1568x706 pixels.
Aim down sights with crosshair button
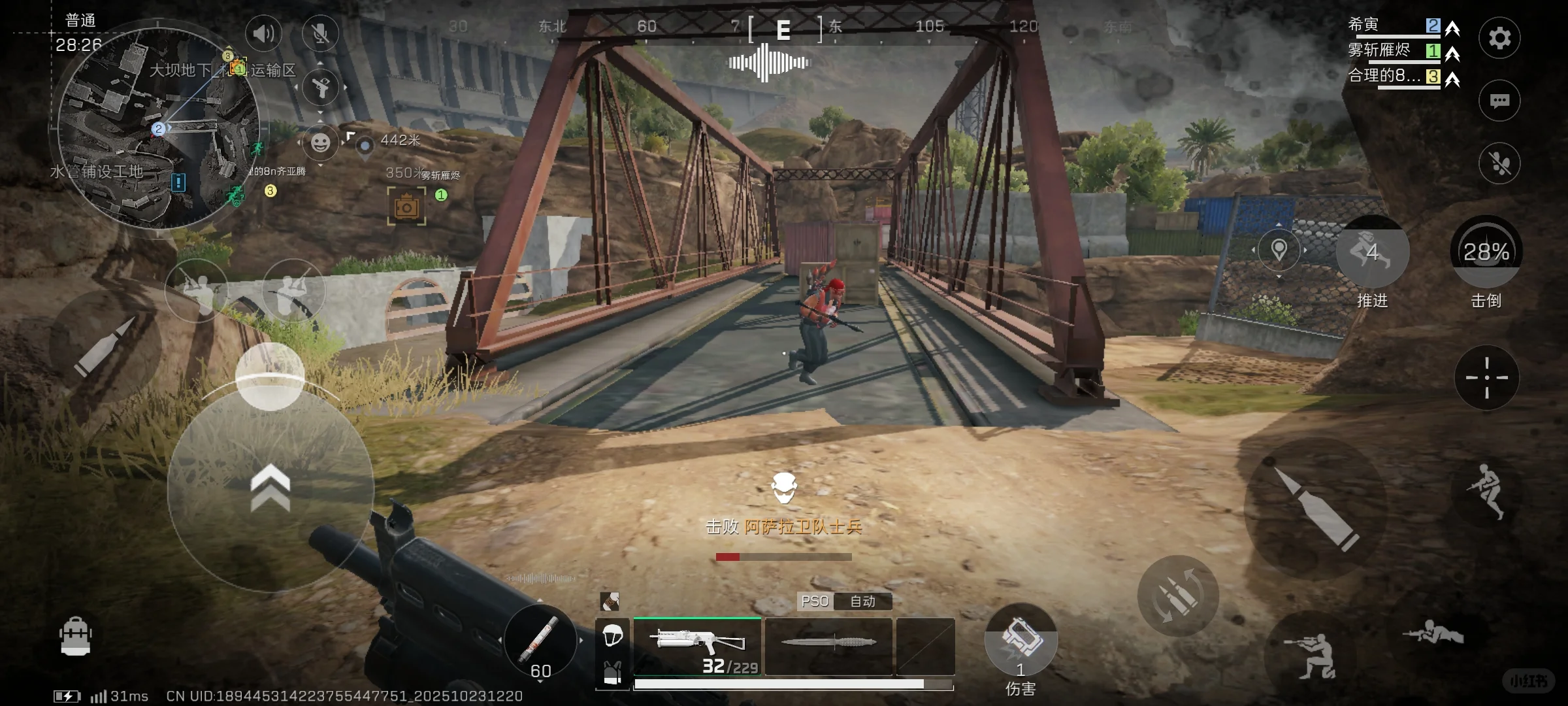pos(1486,377)
